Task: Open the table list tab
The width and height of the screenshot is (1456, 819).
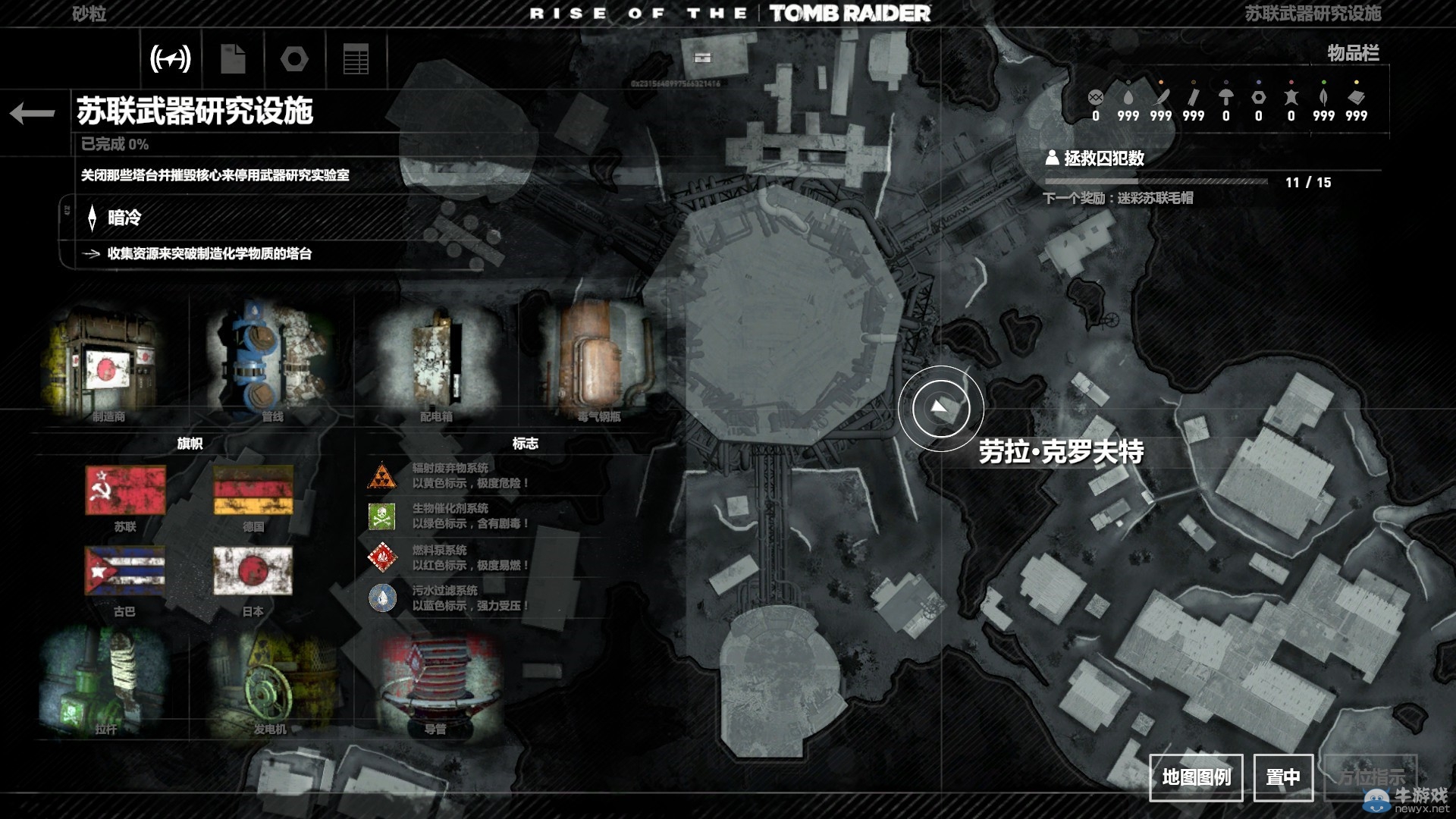Action: pos(356,58)
